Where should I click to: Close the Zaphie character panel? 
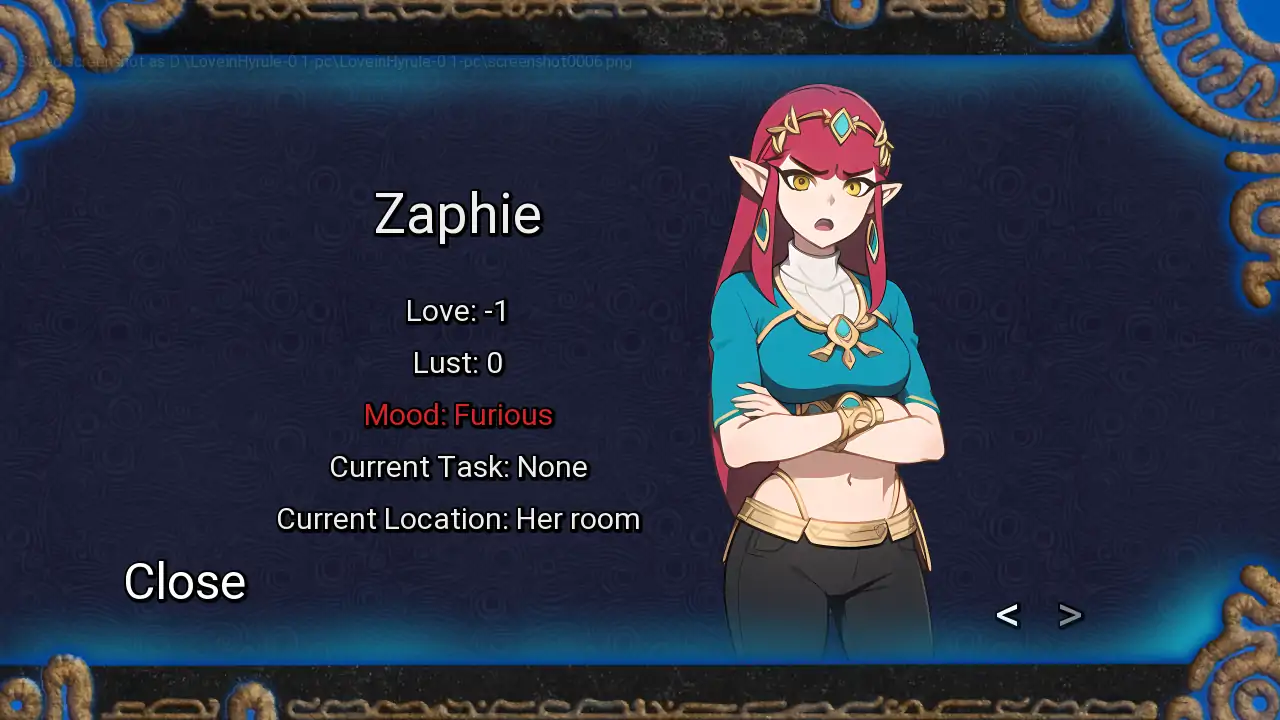pos(185,581)
